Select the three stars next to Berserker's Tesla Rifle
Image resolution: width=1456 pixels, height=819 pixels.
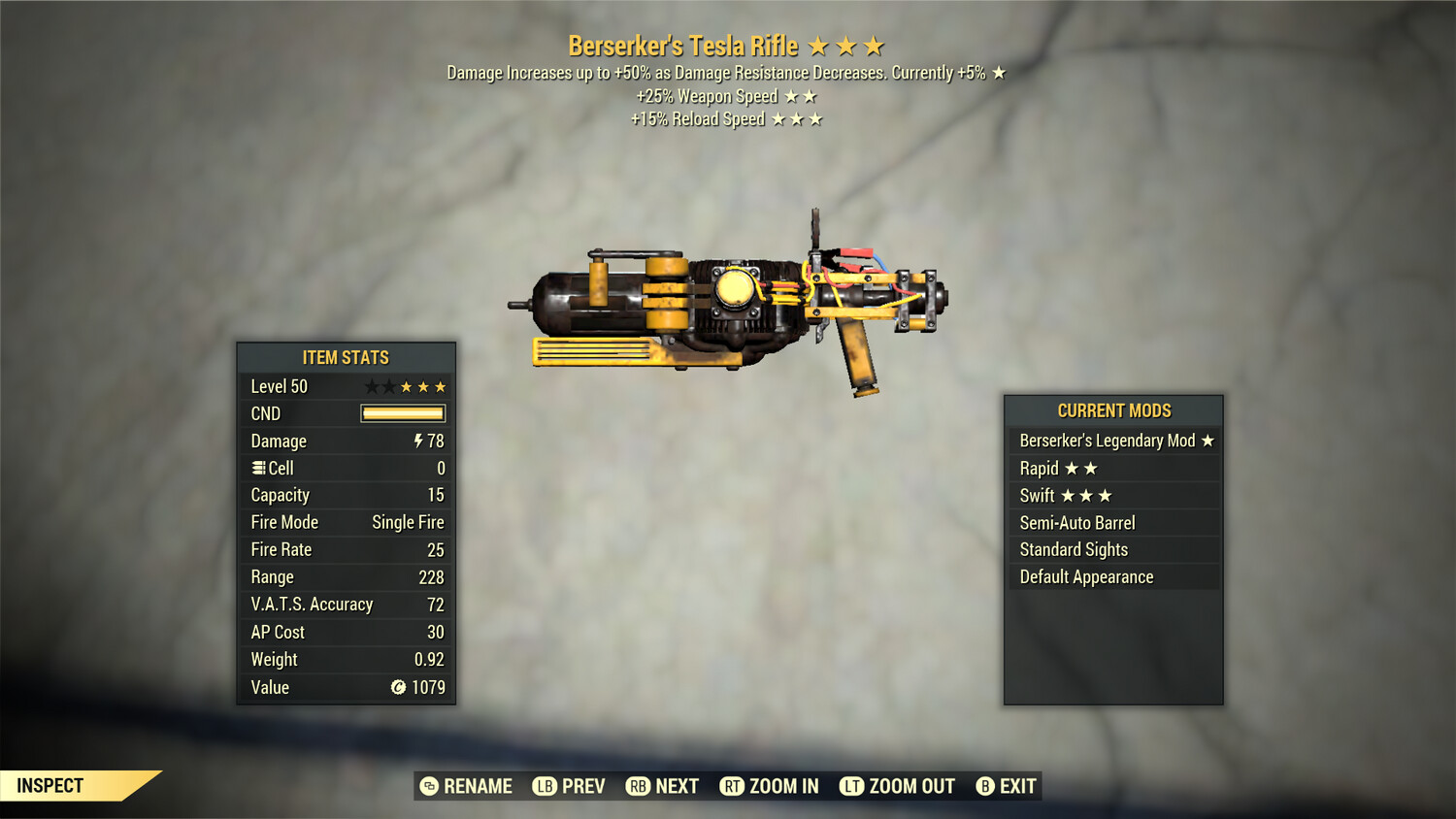coord(844,45)
